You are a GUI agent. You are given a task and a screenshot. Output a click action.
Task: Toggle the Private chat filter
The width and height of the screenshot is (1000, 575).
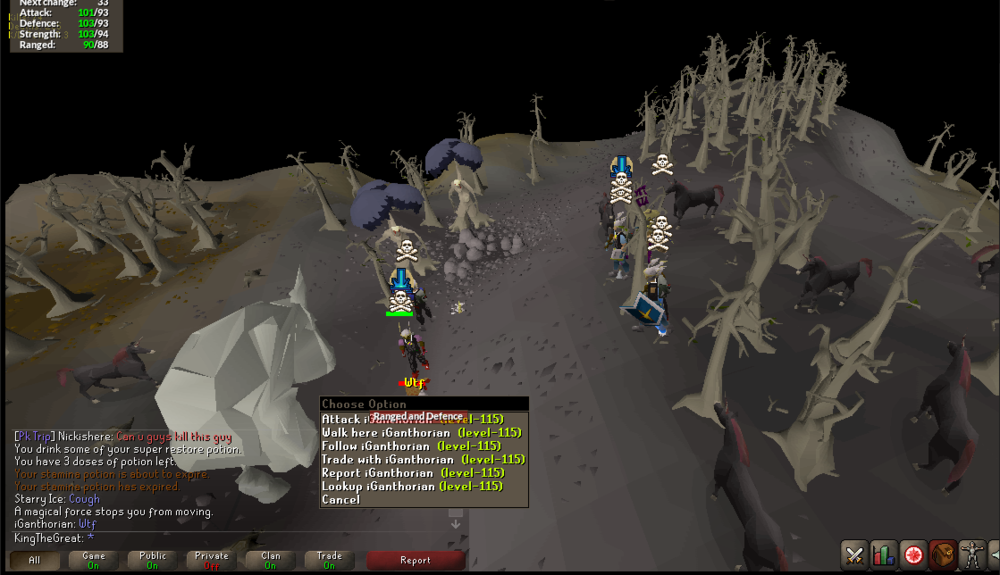coord(211,560)
